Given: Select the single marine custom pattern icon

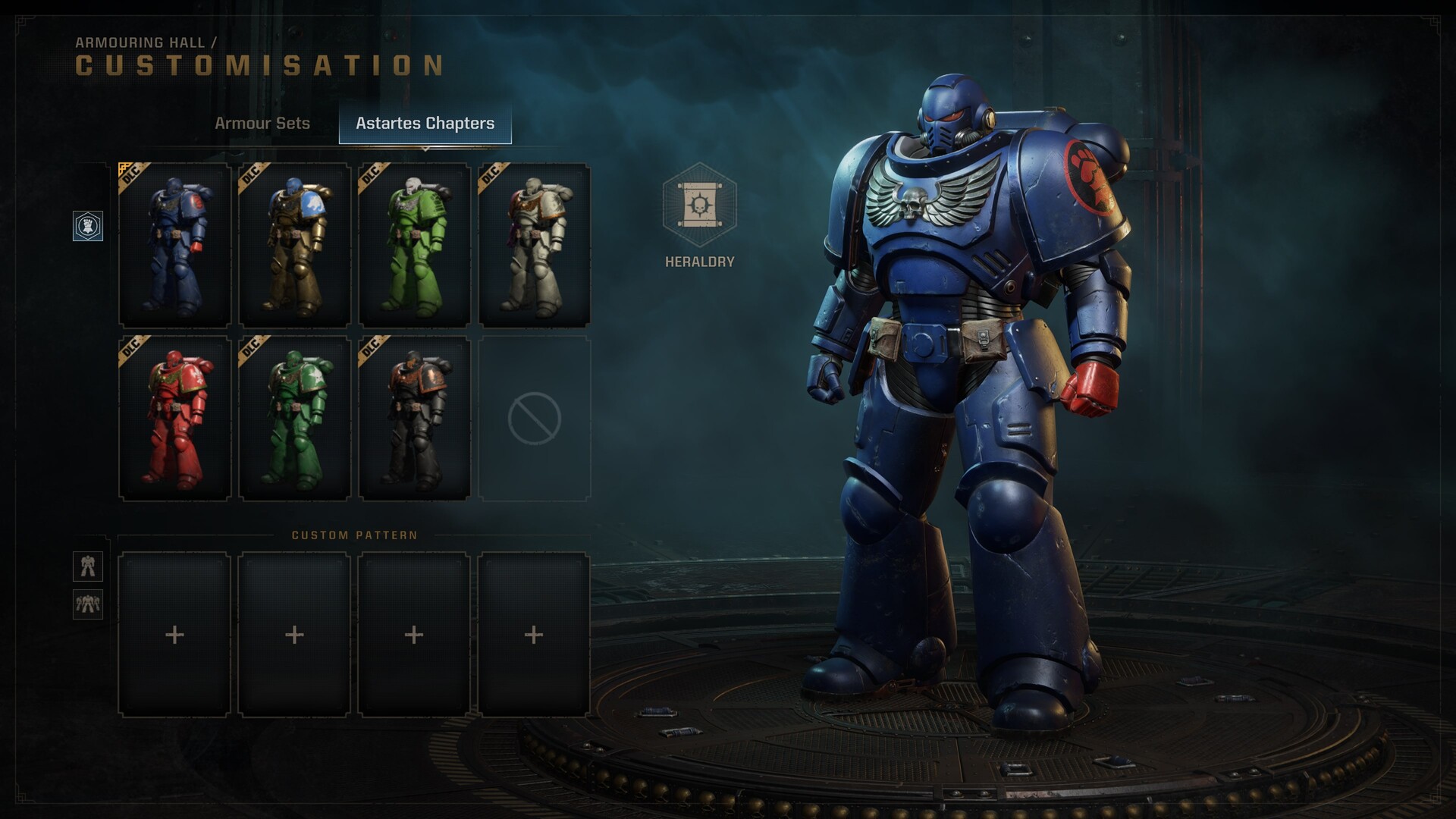Looking at the screenshot, I should [88, 566].
